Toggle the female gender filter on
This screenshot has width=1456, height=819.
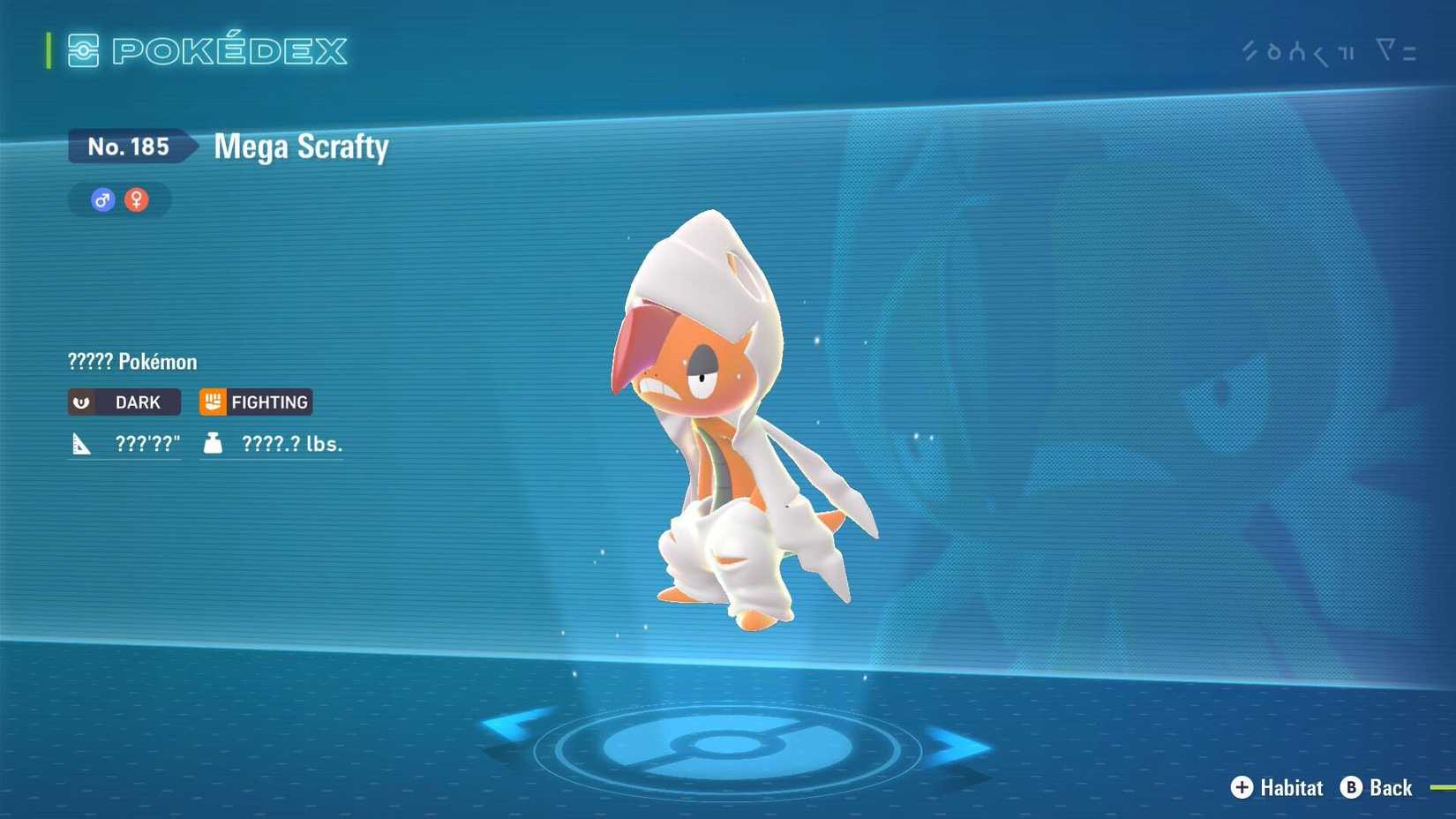137,199
